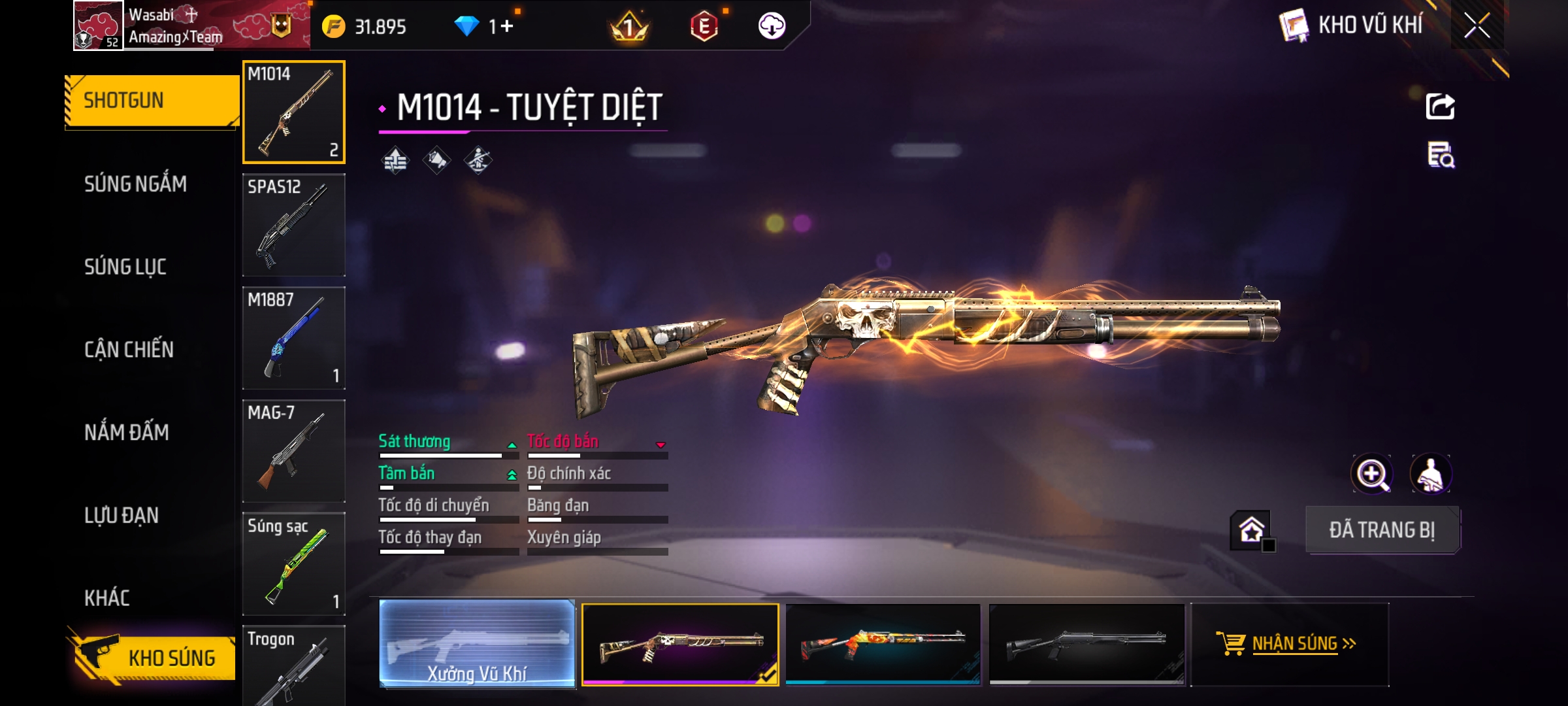Choose the red-orange M1014 skin thumbnail

[883, 644]
